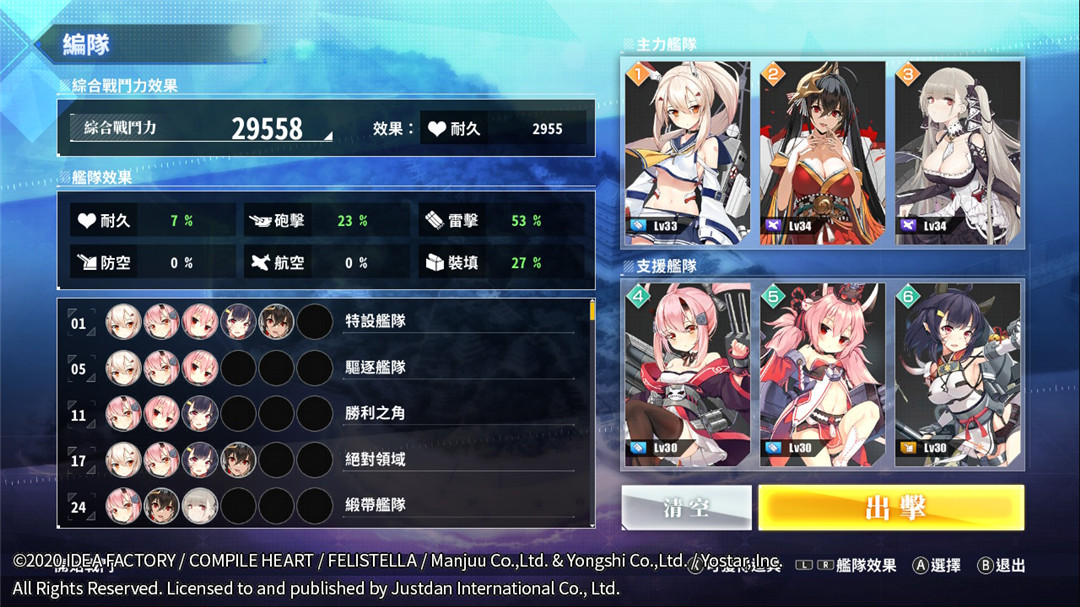Pick the 絕對領域 fleet effect row
The height and width of the screenshot is (607, 1080).
(x=325, y=460)
